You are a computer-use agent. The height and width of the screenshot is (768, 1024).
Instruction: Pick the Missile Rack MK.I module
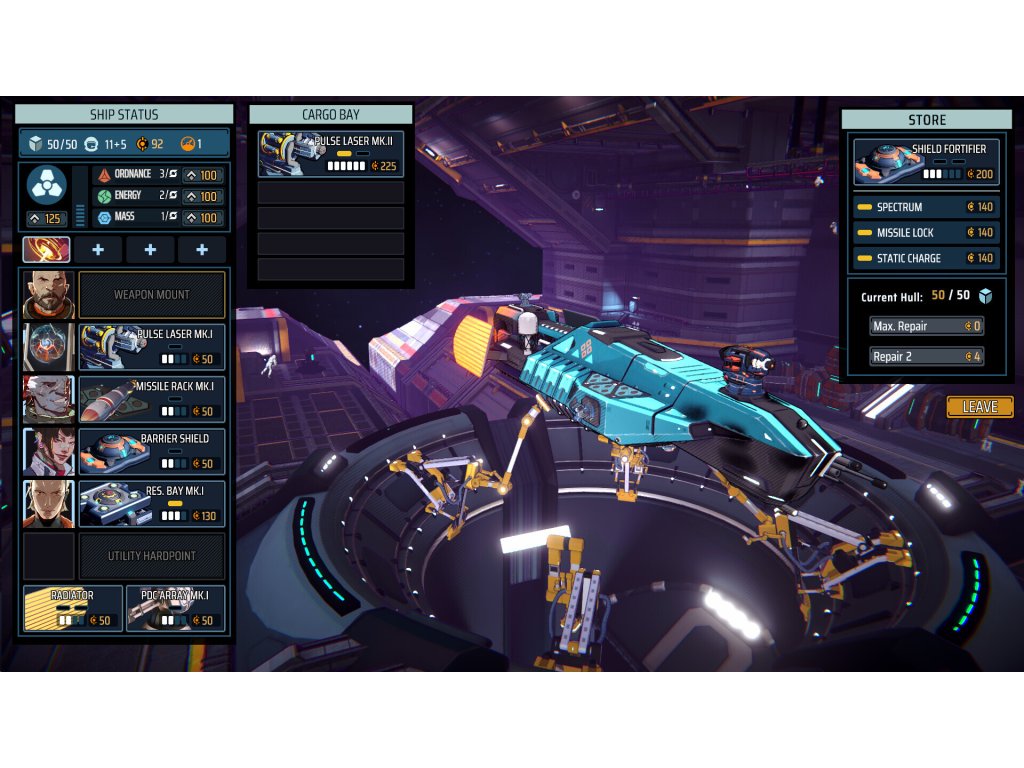(x=152, y=399)
